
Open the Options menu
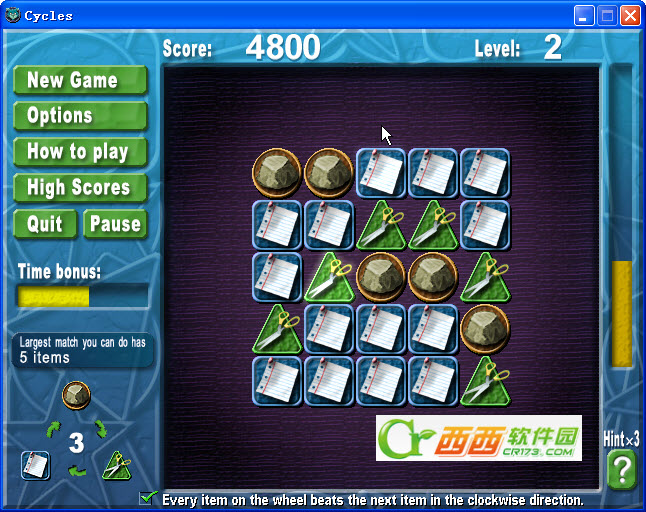coord(80,116)
